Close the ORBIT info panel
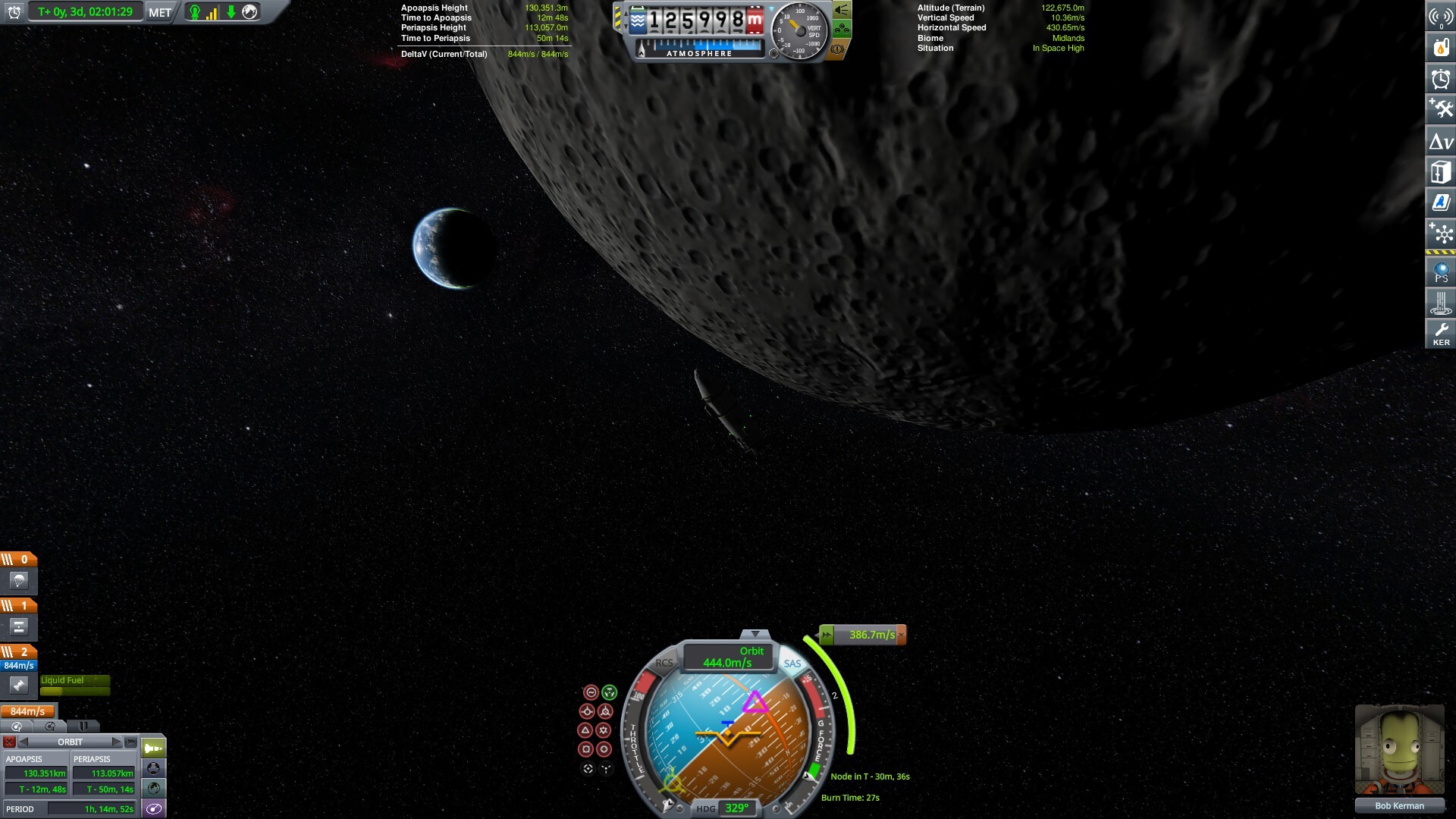 coord(9,742)
